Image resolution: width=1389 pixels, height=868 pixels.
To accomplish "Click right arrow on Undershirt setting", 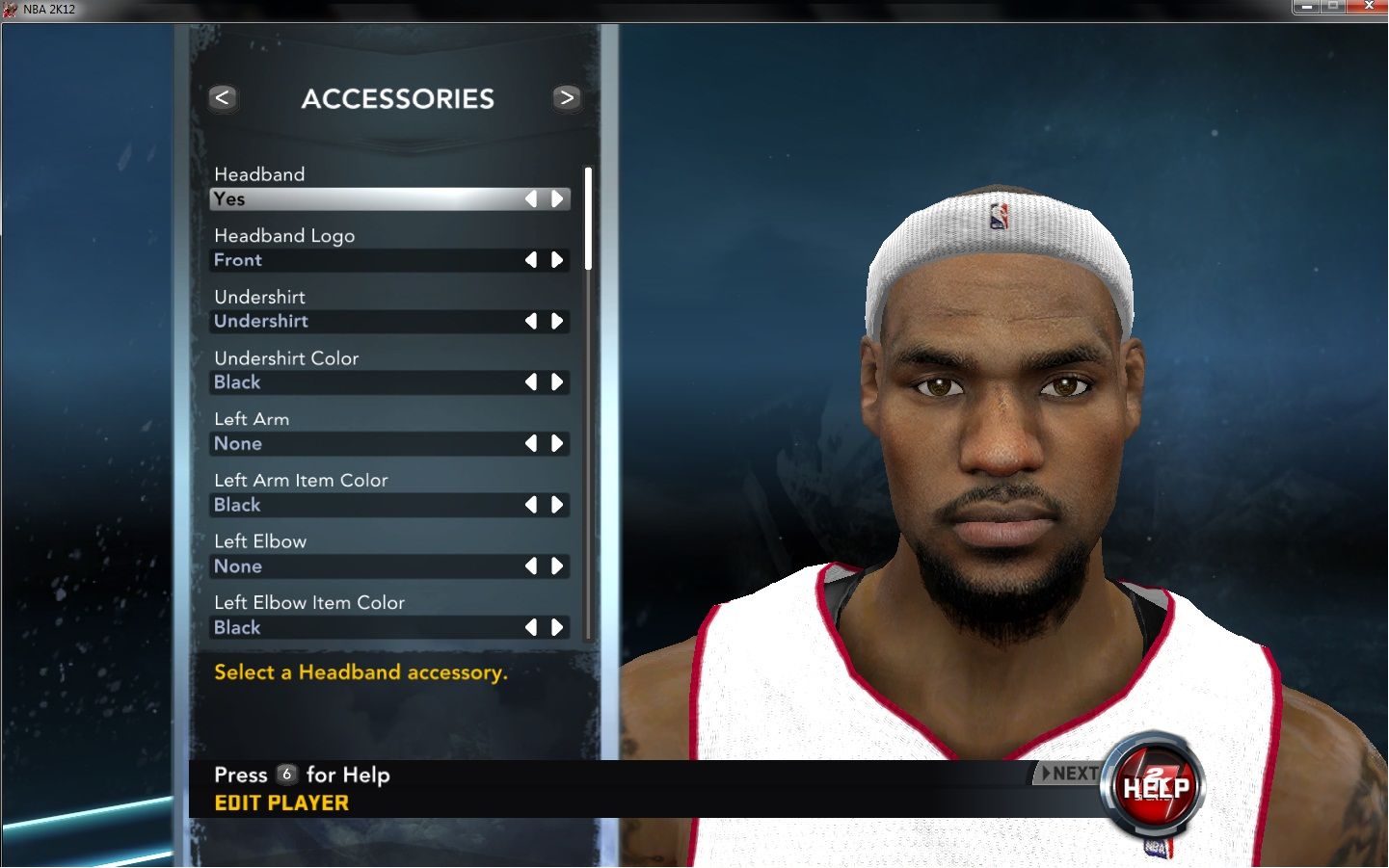I will (557, 322).
